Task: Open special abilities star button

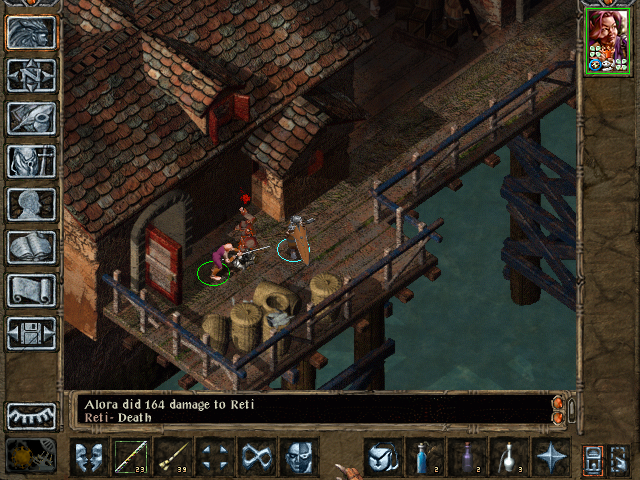Action: click(550, 457)
